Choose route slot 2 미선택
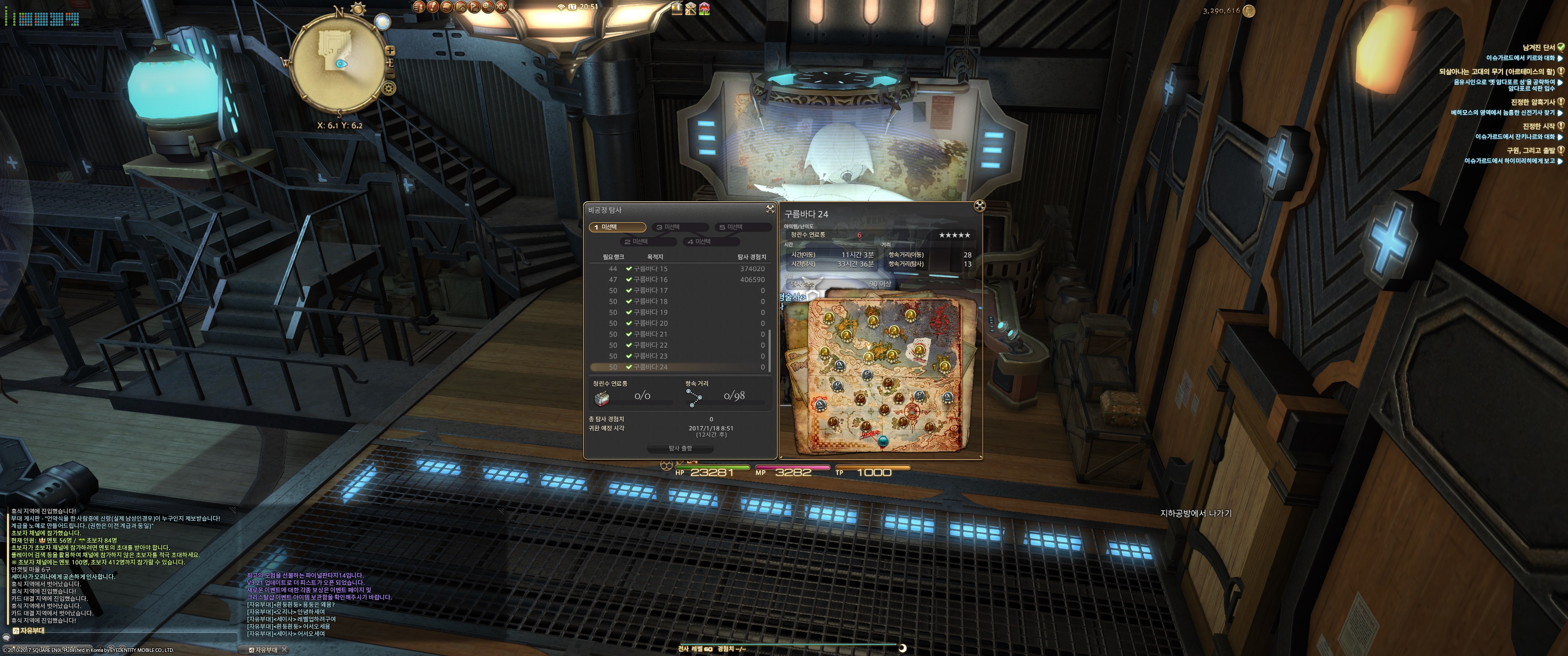The width and height of the screenshot is (1568, 656). [648, 241]
